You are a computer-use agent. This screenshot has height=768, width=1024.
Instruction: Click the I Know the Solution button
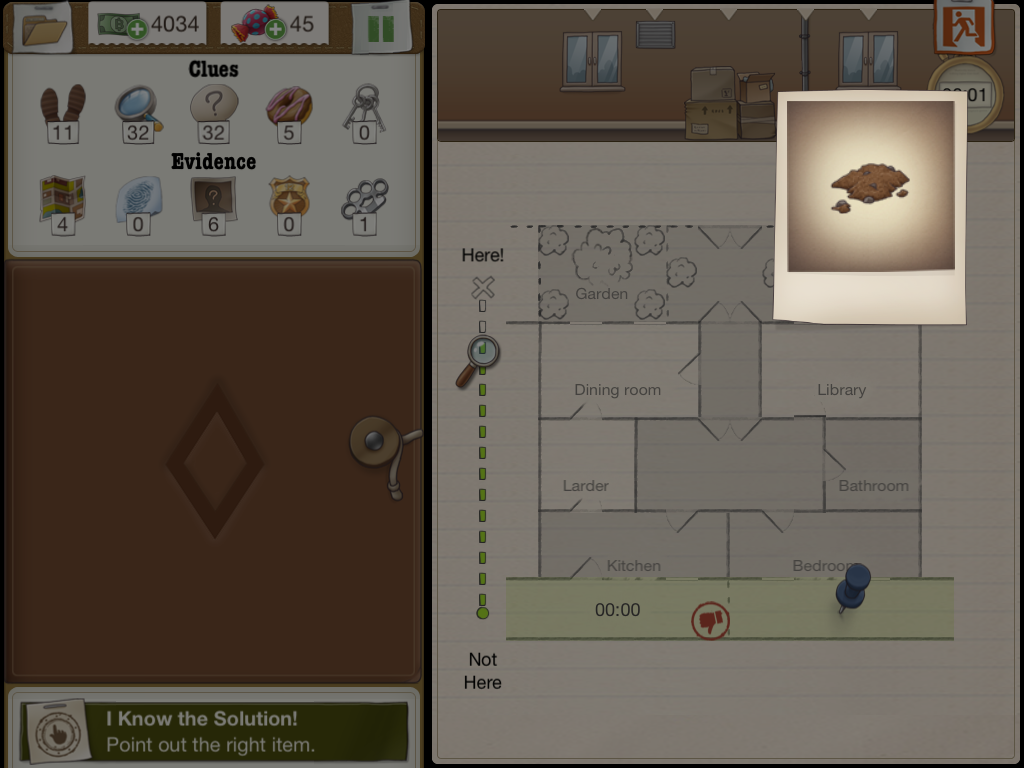click(214, 731)
